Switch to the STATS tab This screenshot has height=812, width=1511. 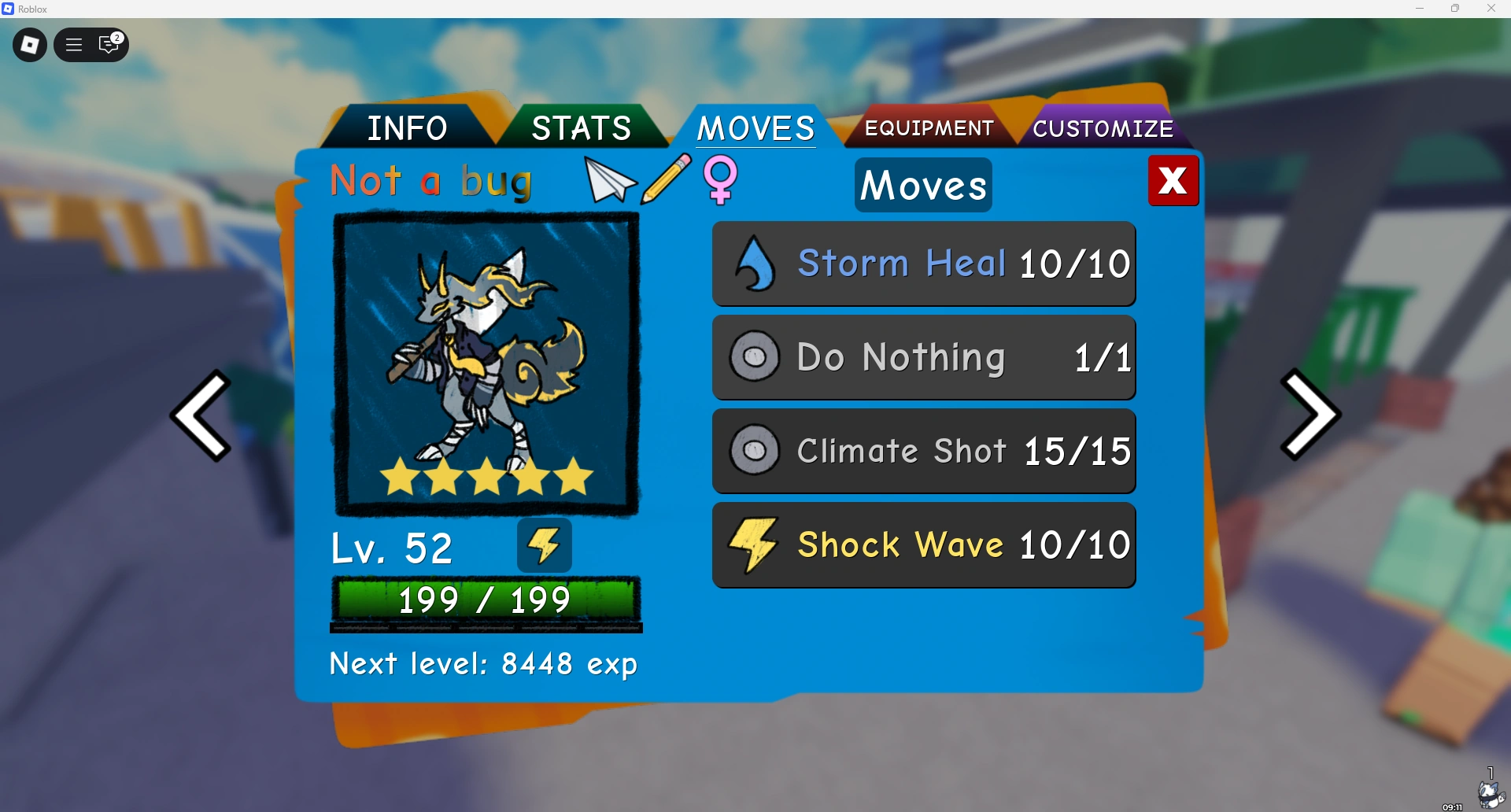coord(581,127)
